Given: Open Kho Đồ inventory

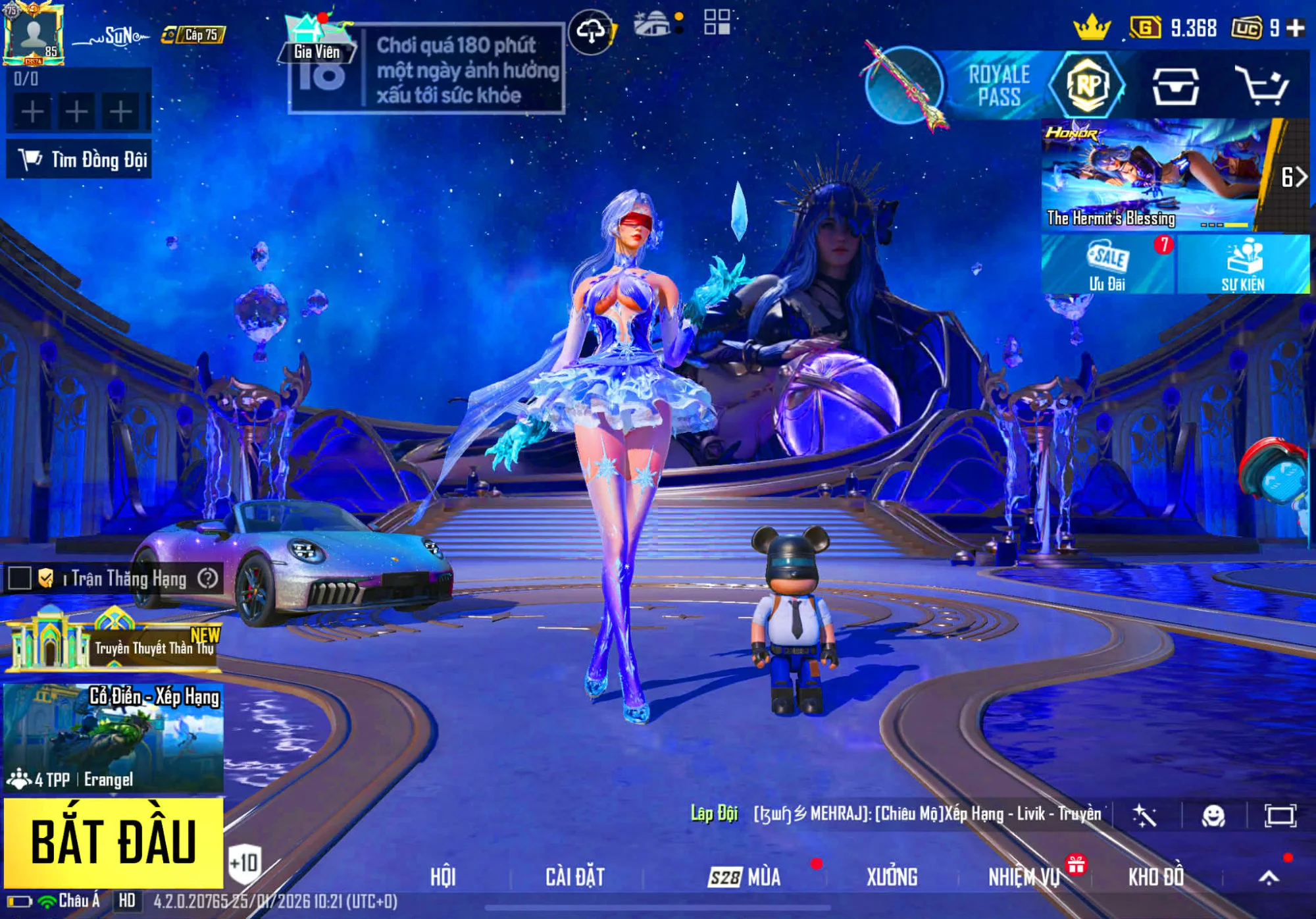Looking at the screenshot, I should point(1156,877).
